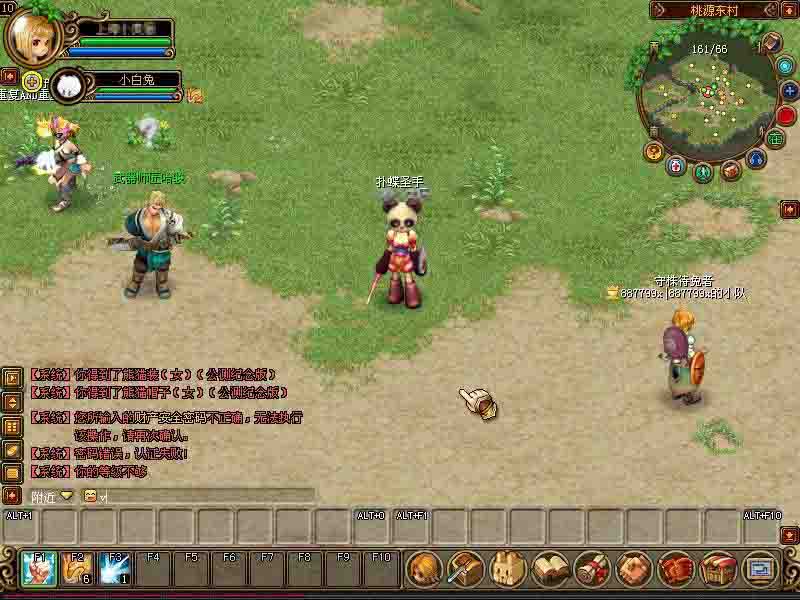Viewport: 800px width, 600px height.
Task: Open the 附近 chat channel dropdown
Action: [x=66, y=496]
